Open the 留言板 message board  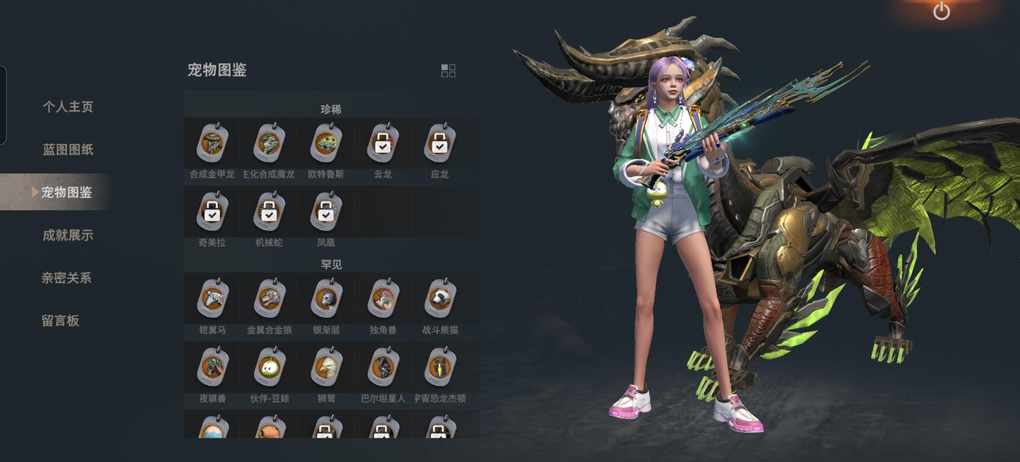(x=61, y=321)
